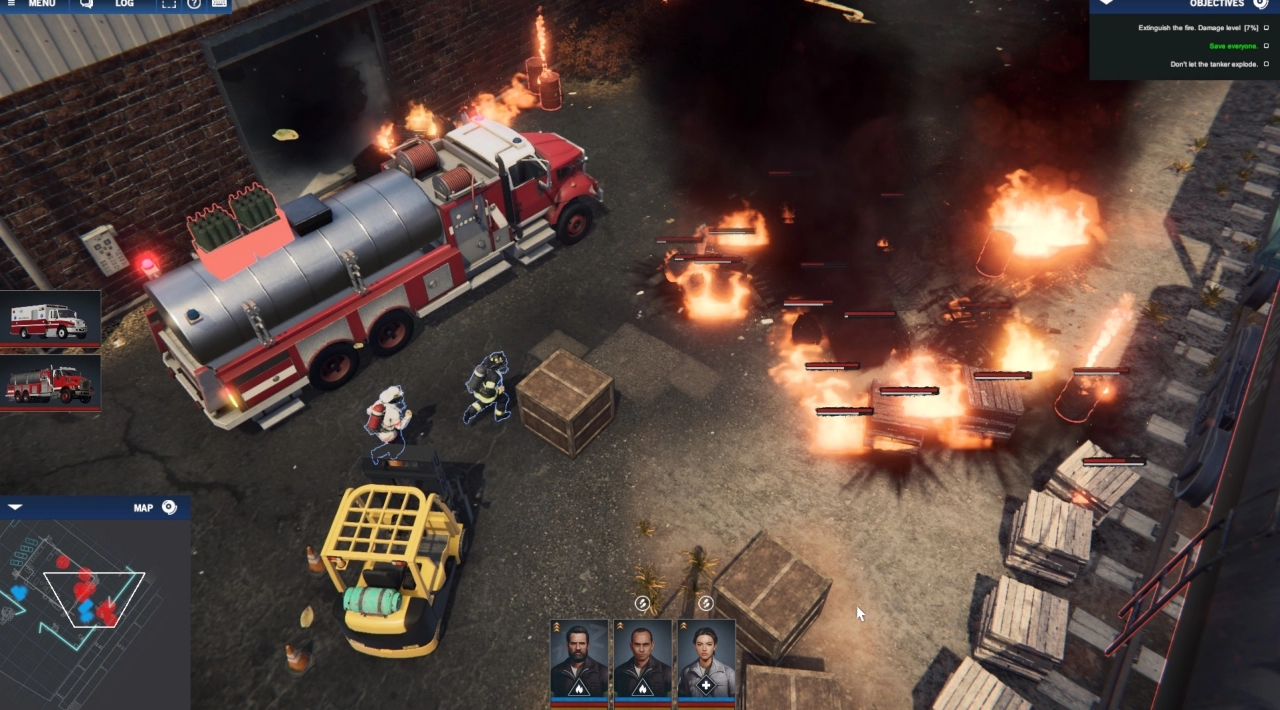Image resolution: width=1280 pixels, height=710 pixels.
Task: Collapse the Objectives panel arrow
Action: coord(1105,3)
